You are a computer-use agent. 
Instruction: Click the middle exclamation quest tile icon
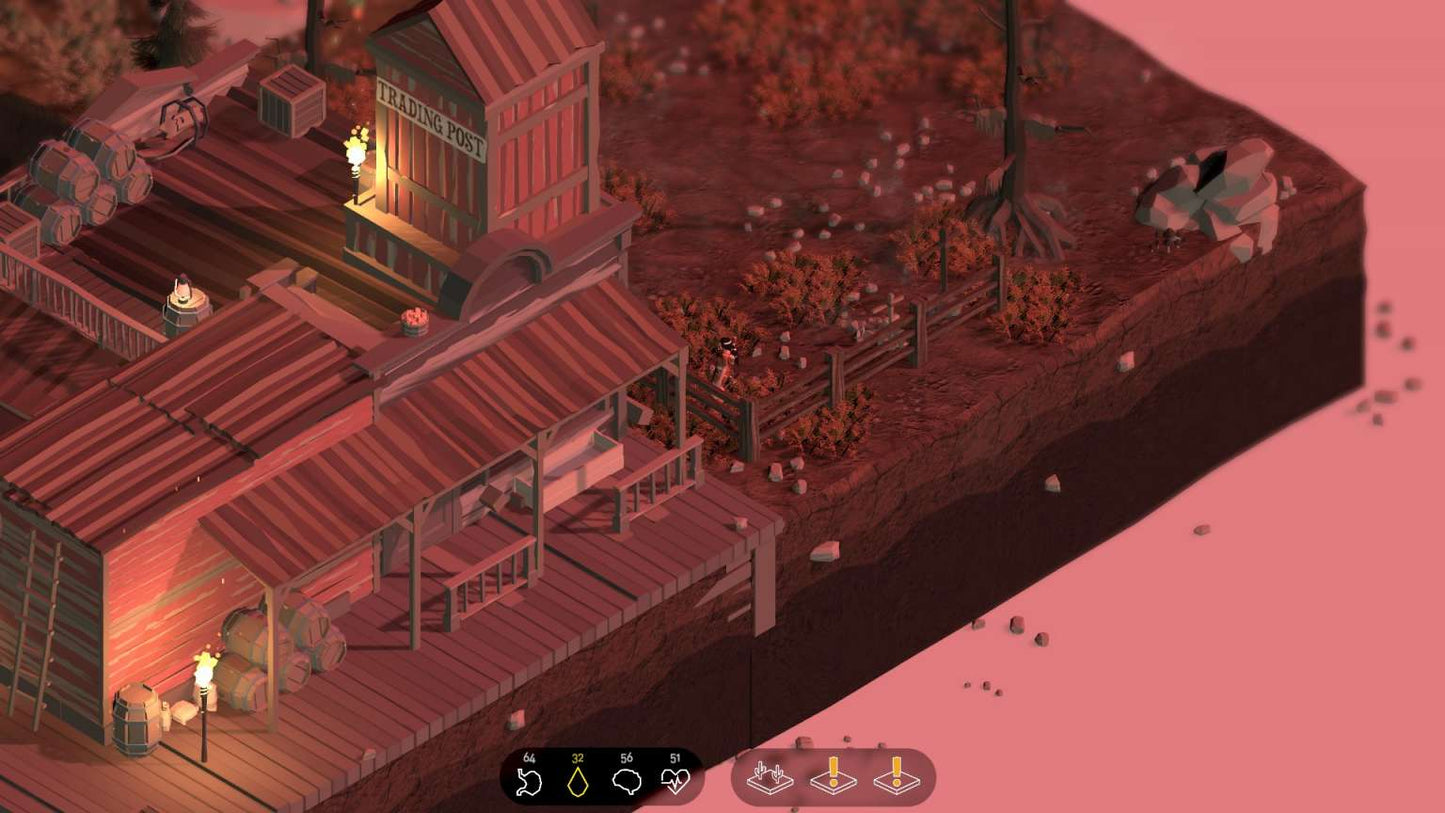click(831, 779)
